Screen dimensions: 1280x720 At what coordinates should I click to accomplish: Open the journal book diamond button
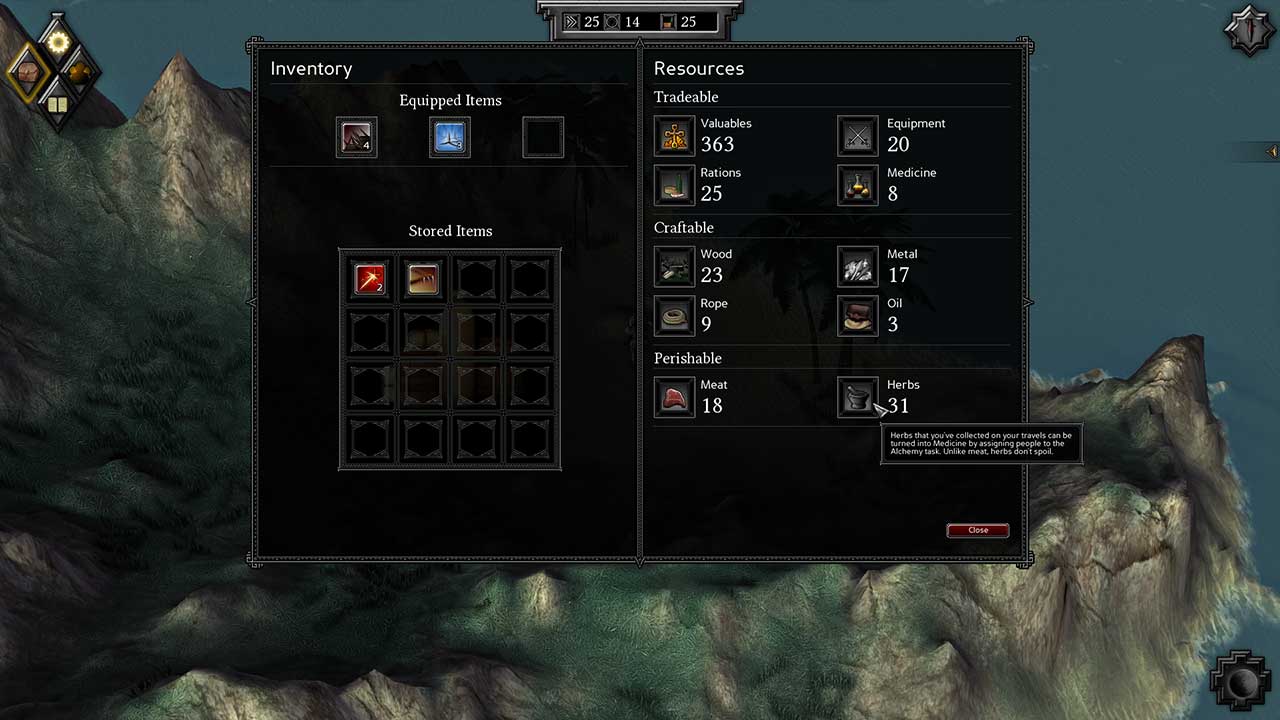point(57,104)
